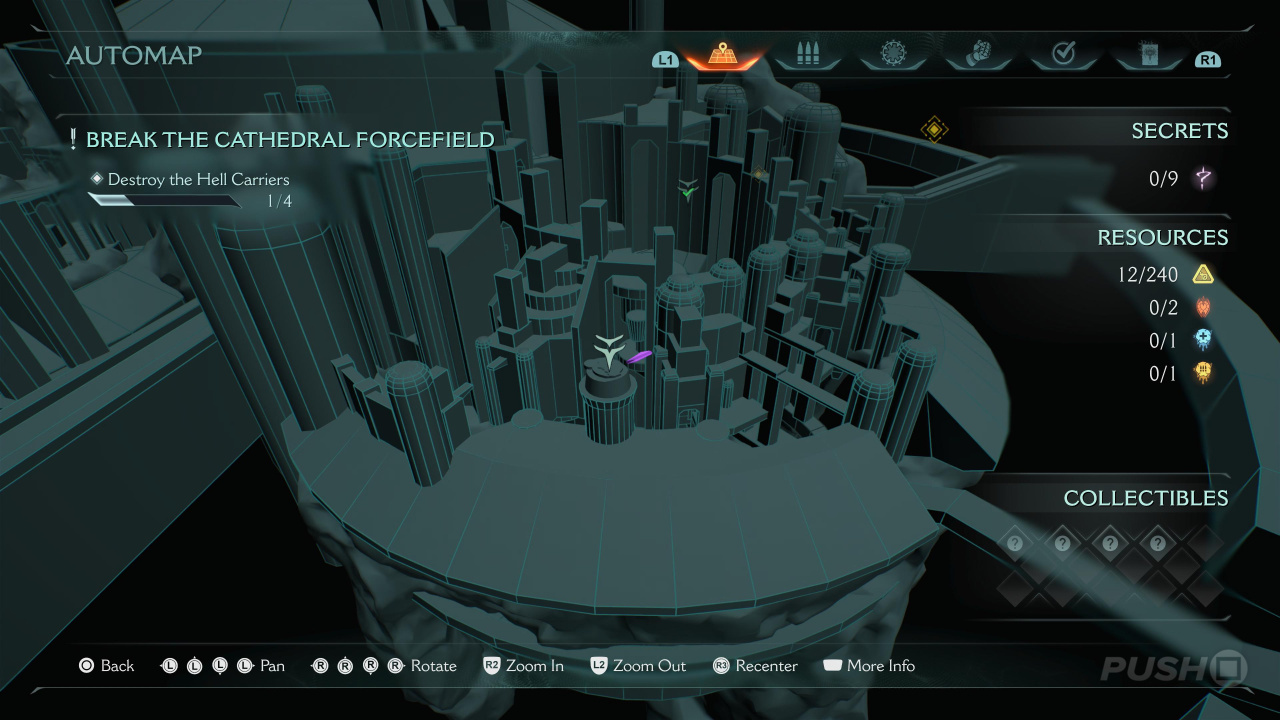The image size is (1280, 720).
Task: Select the white player marker on map
Action: tap(608, 350)
